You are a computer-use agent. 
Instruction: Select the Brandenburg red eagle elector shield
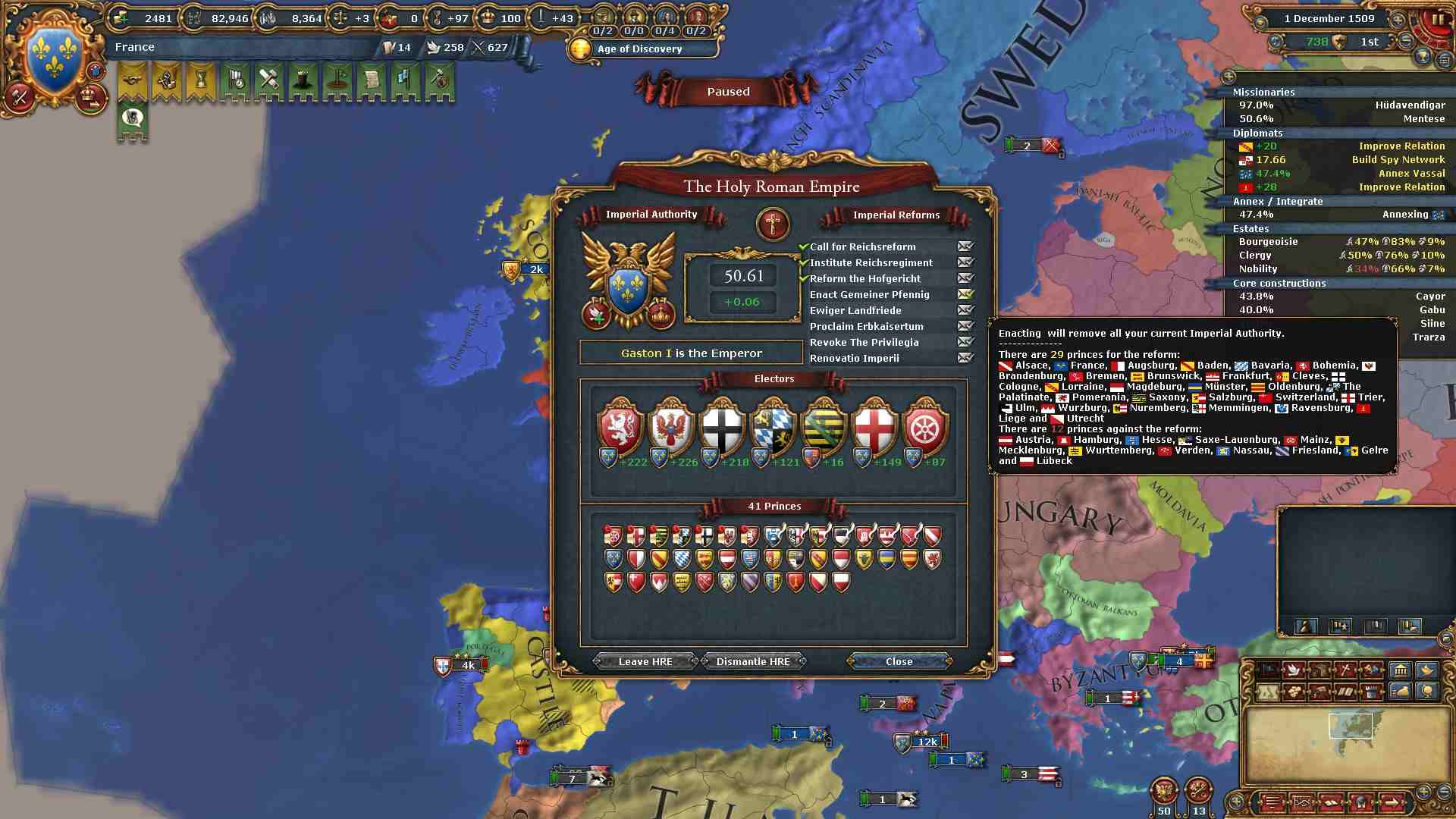[671, 427]
